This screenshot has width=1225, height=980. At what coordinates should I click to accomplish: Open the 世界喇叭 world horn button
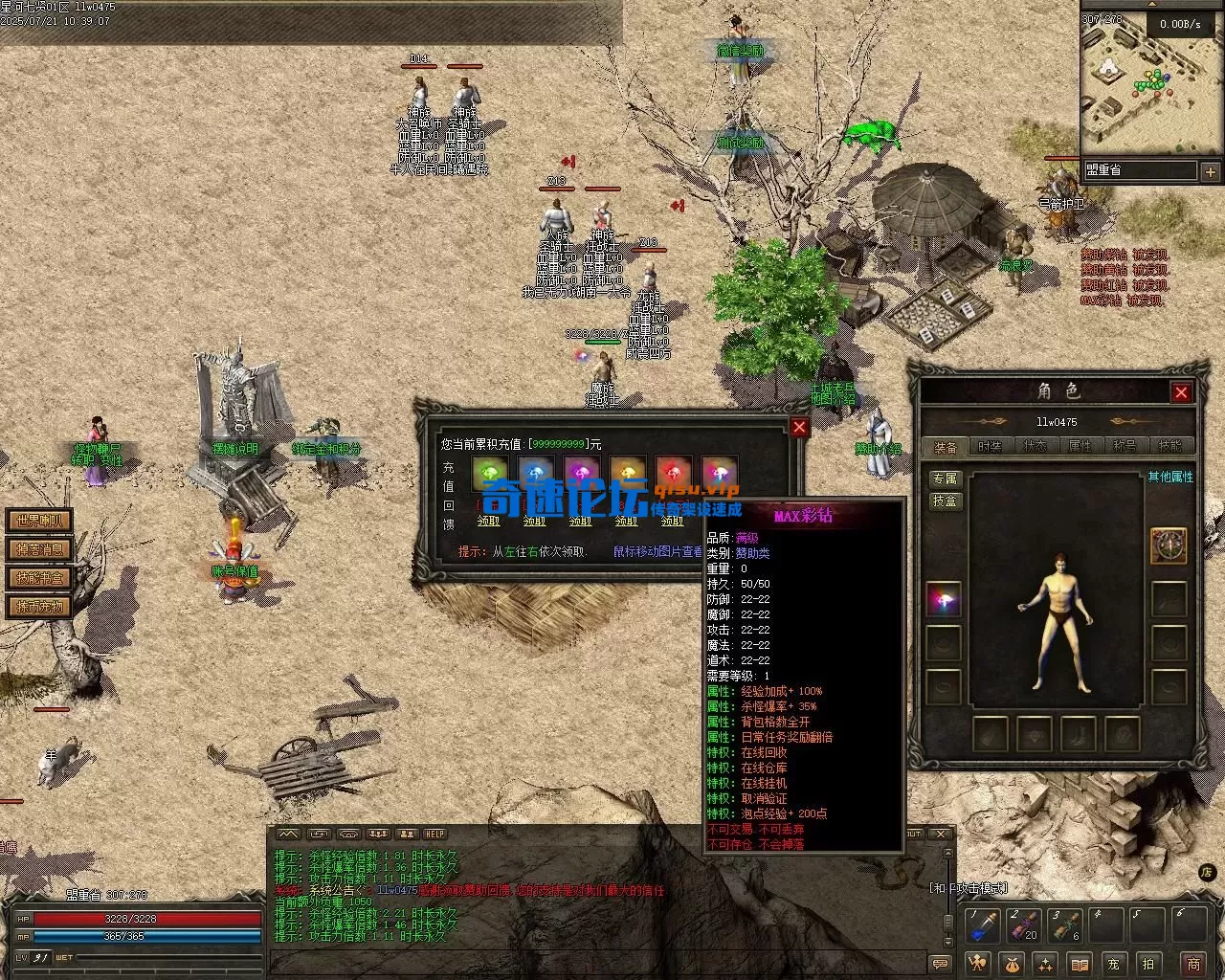[x=40, y=521]
